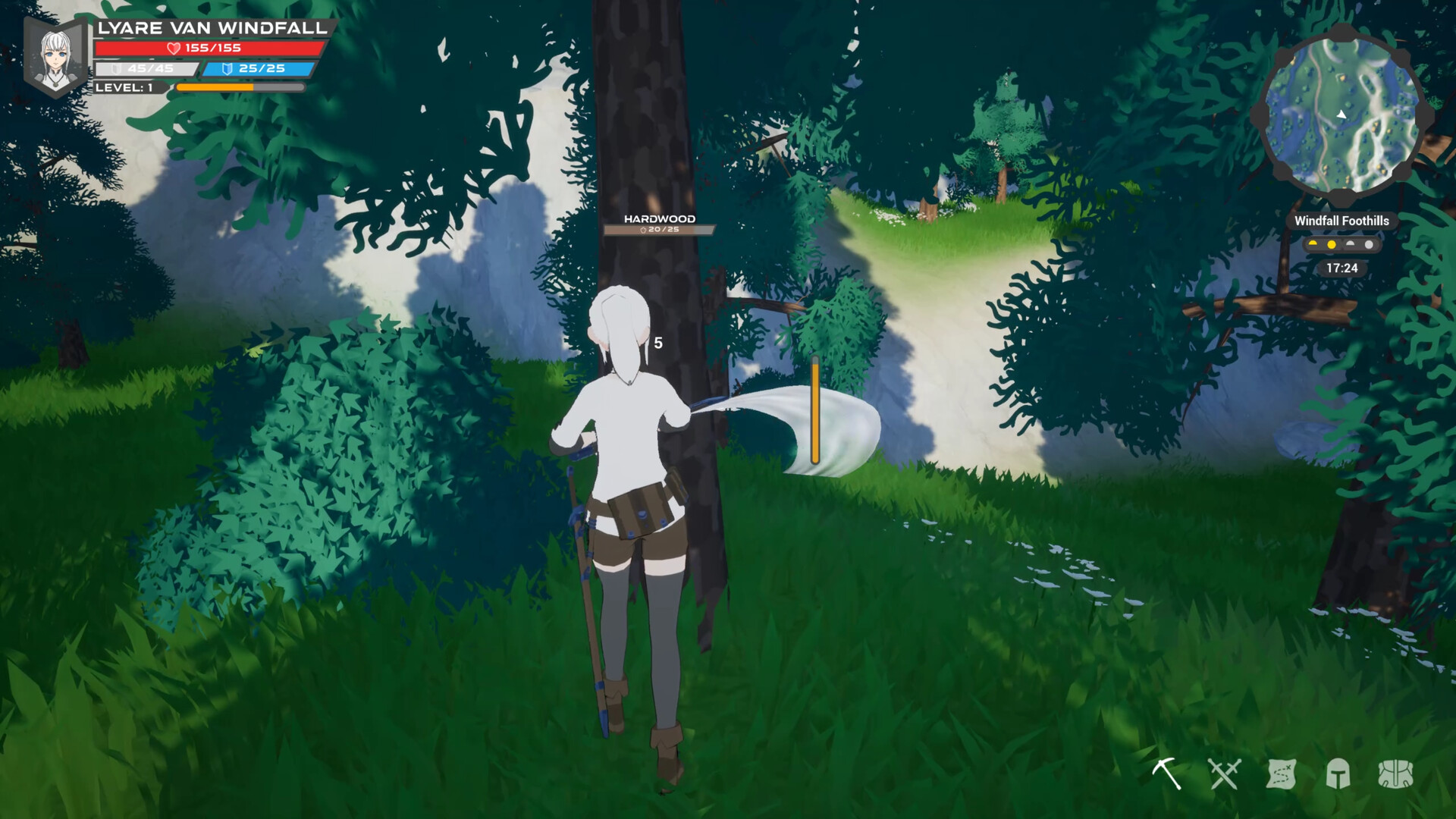Image resolution: width=1456 pixels, height=819 pixels.
Task: Click the red heart health icon
Action: pyautogui.click(x=173, y=47)
